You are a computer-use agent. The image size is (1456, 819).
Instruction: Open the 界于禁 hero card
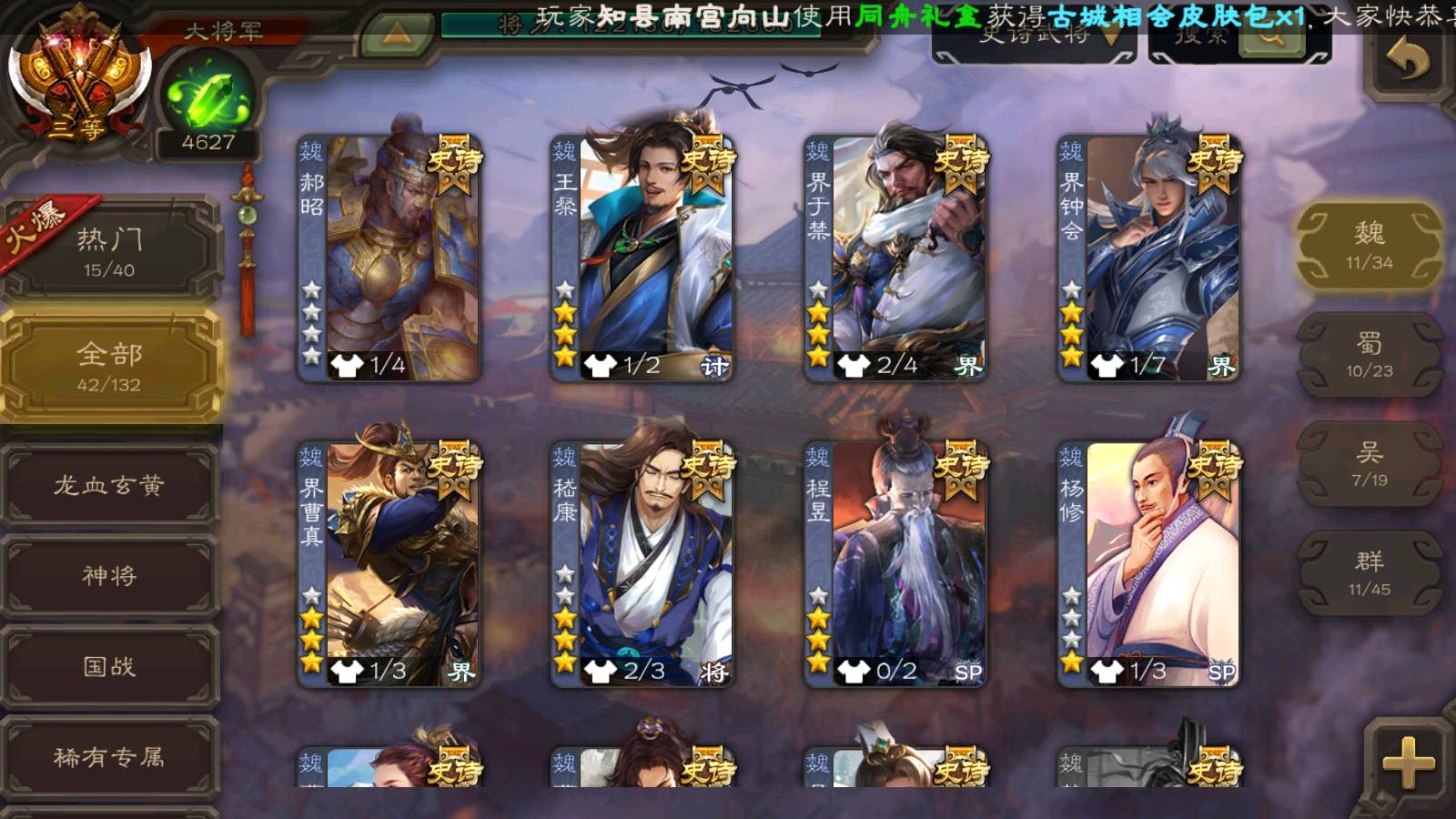coord(895,258)
